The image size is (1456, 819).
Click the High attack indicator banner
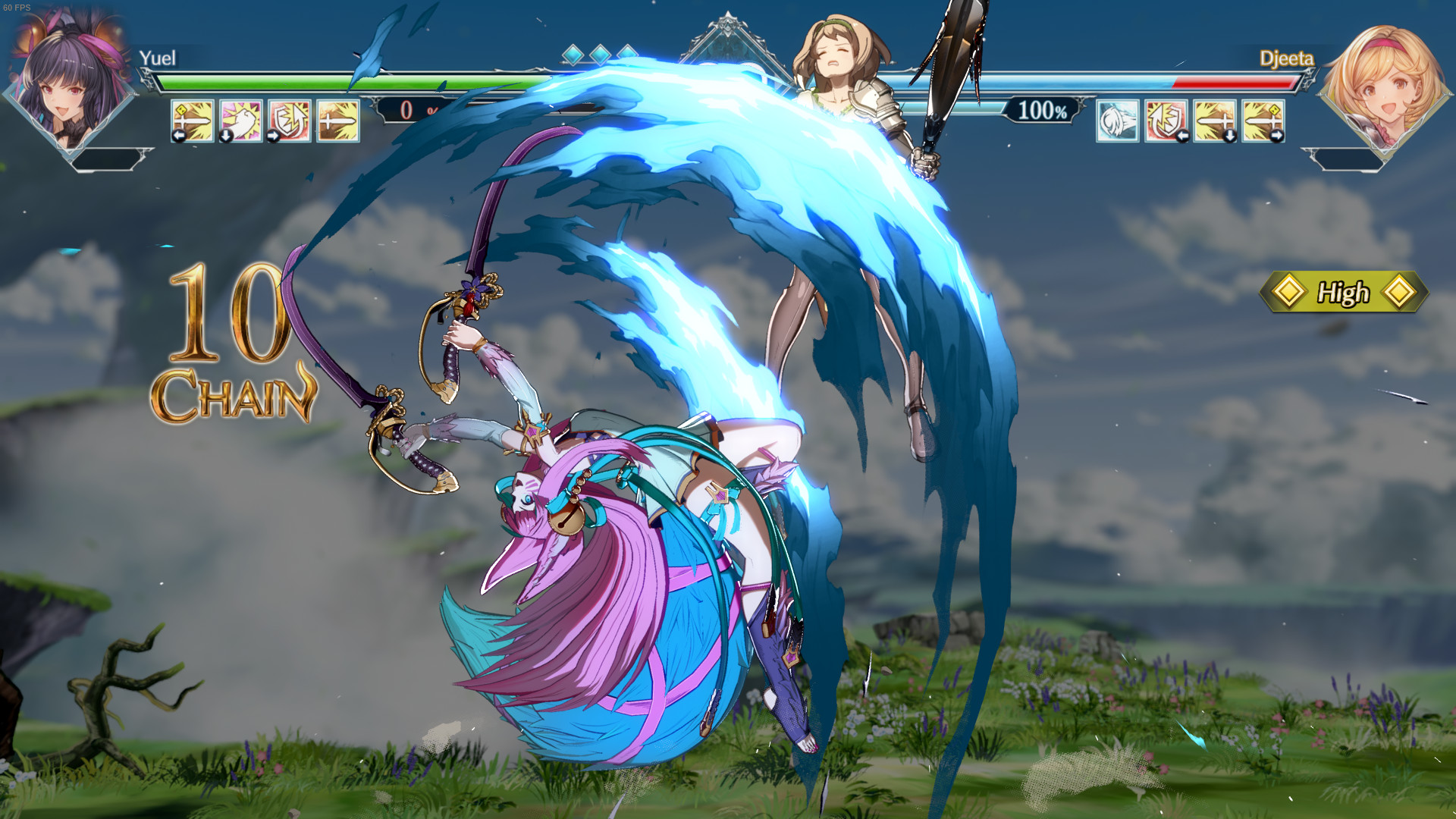pos(1345,290)
